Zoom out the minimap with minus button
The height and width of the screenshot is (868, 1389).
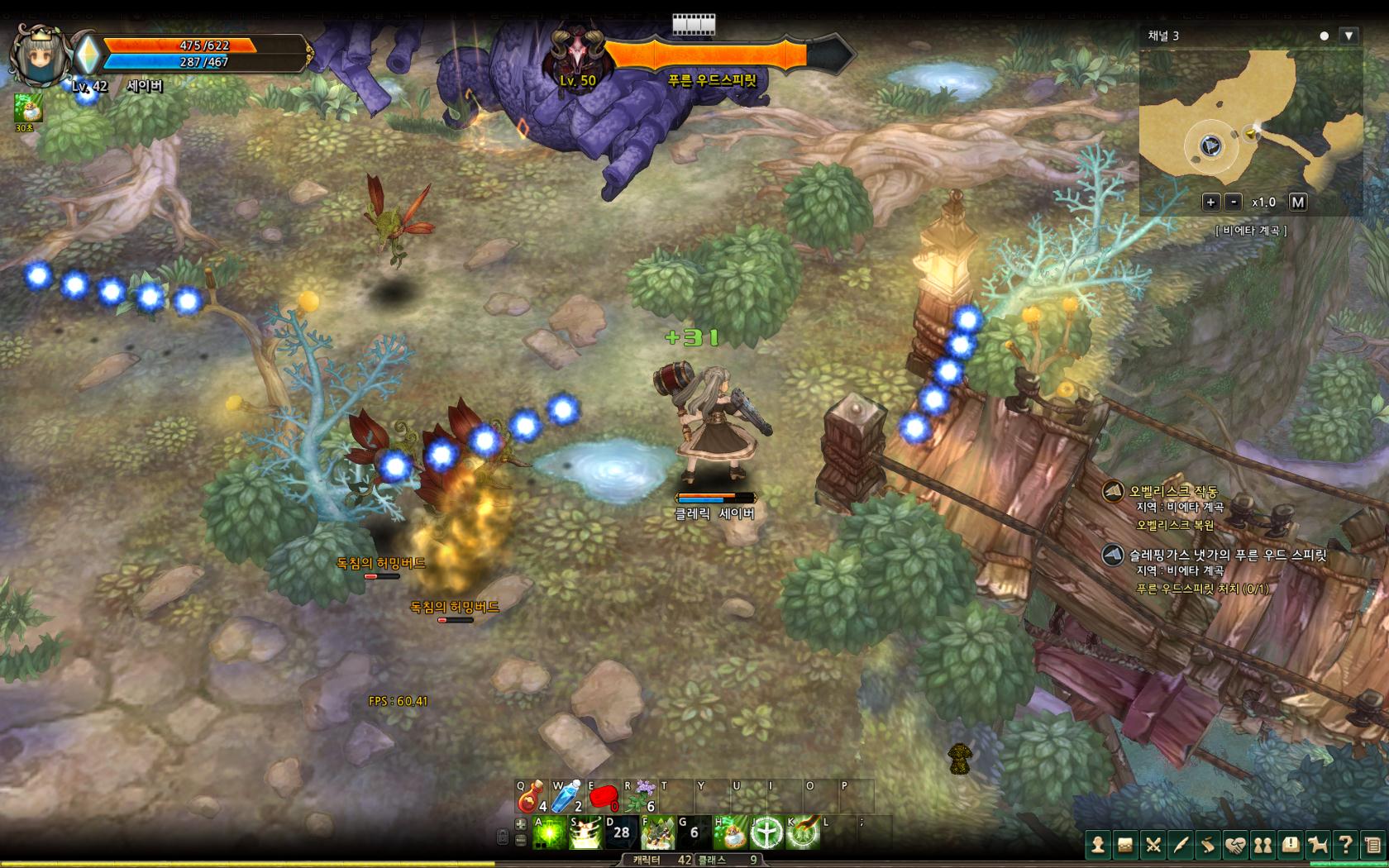pyautogui.click(x=1234, y=202)
